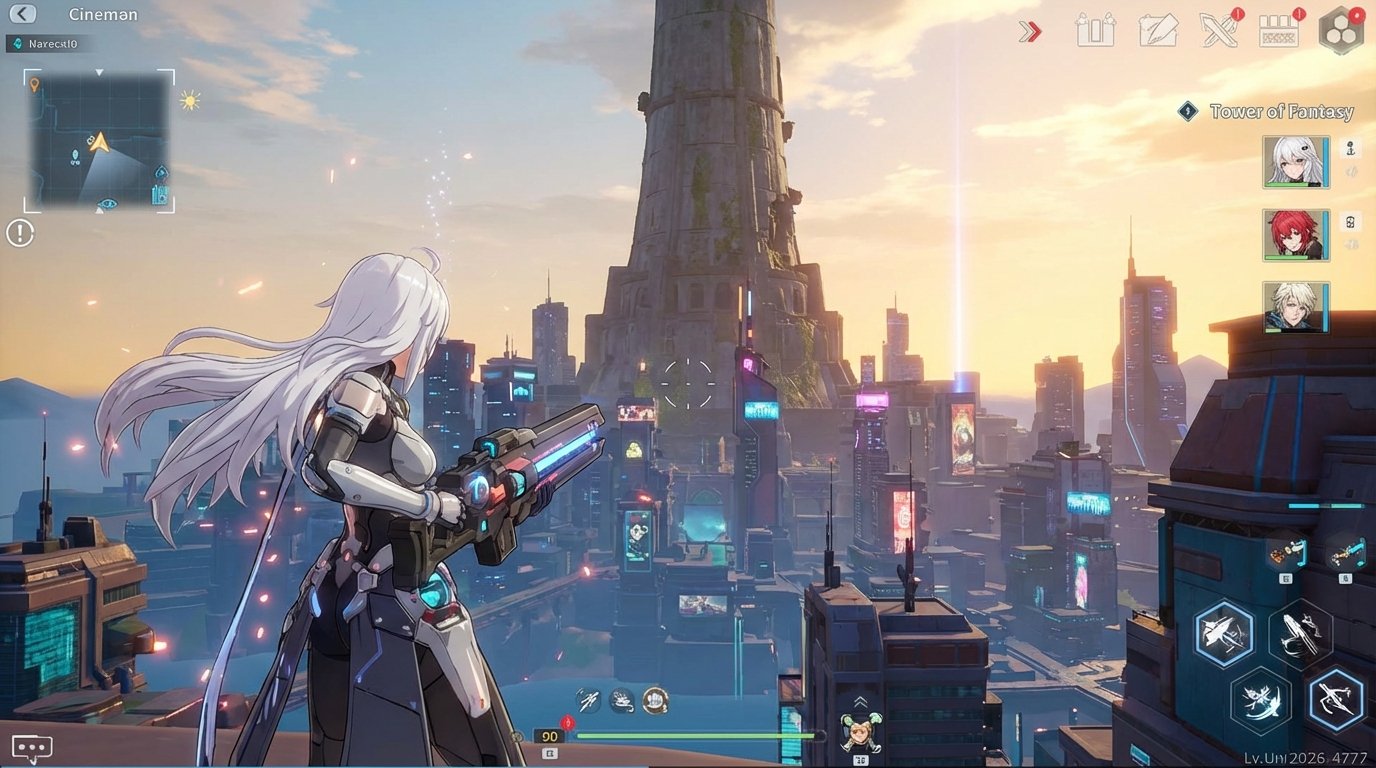Mute the first teammate using the speaker icon
1376x768 pixels.
(x=1352, y=170)
